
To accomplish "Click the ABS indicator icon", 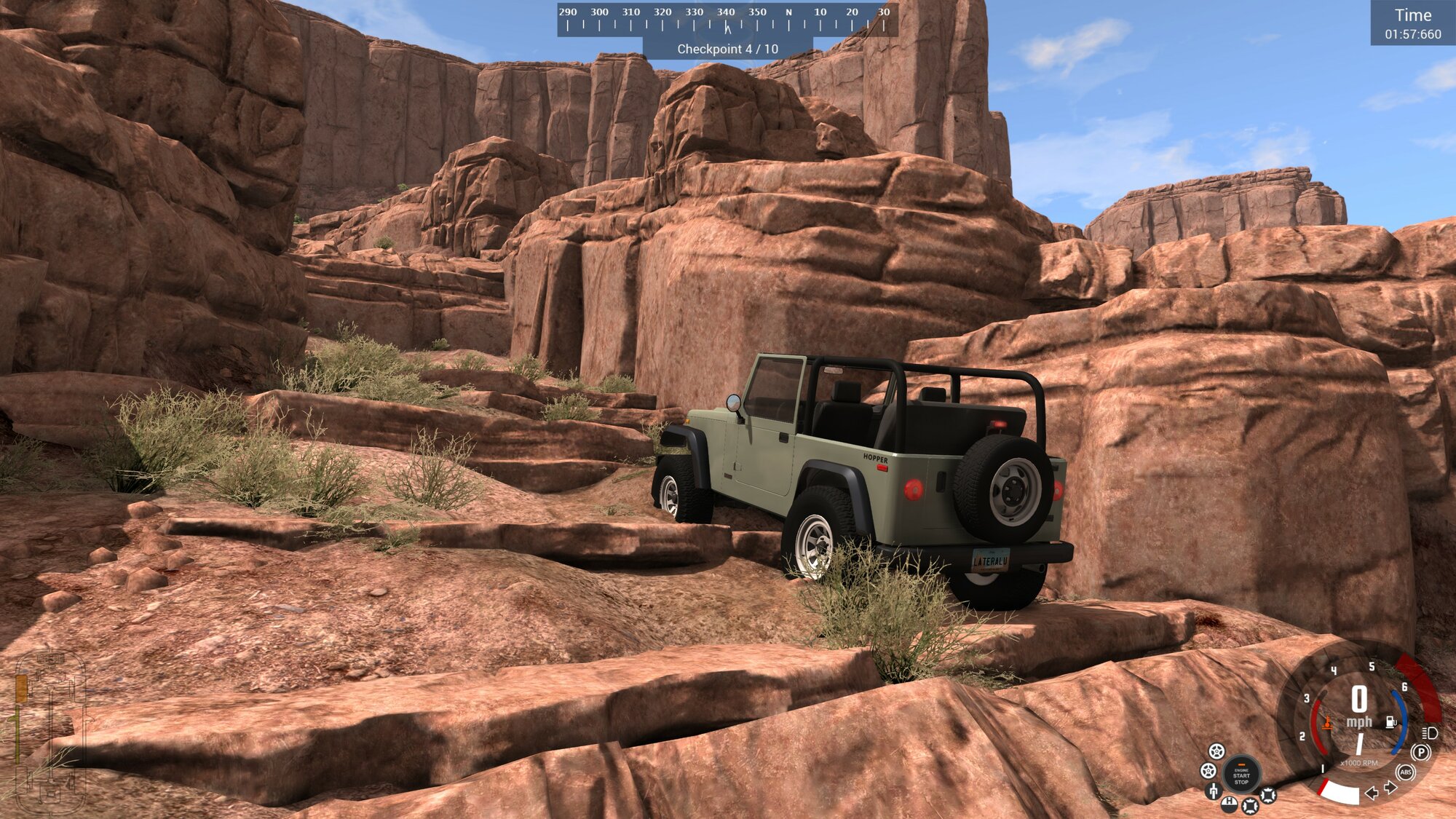I will (x=1406, y=772).
